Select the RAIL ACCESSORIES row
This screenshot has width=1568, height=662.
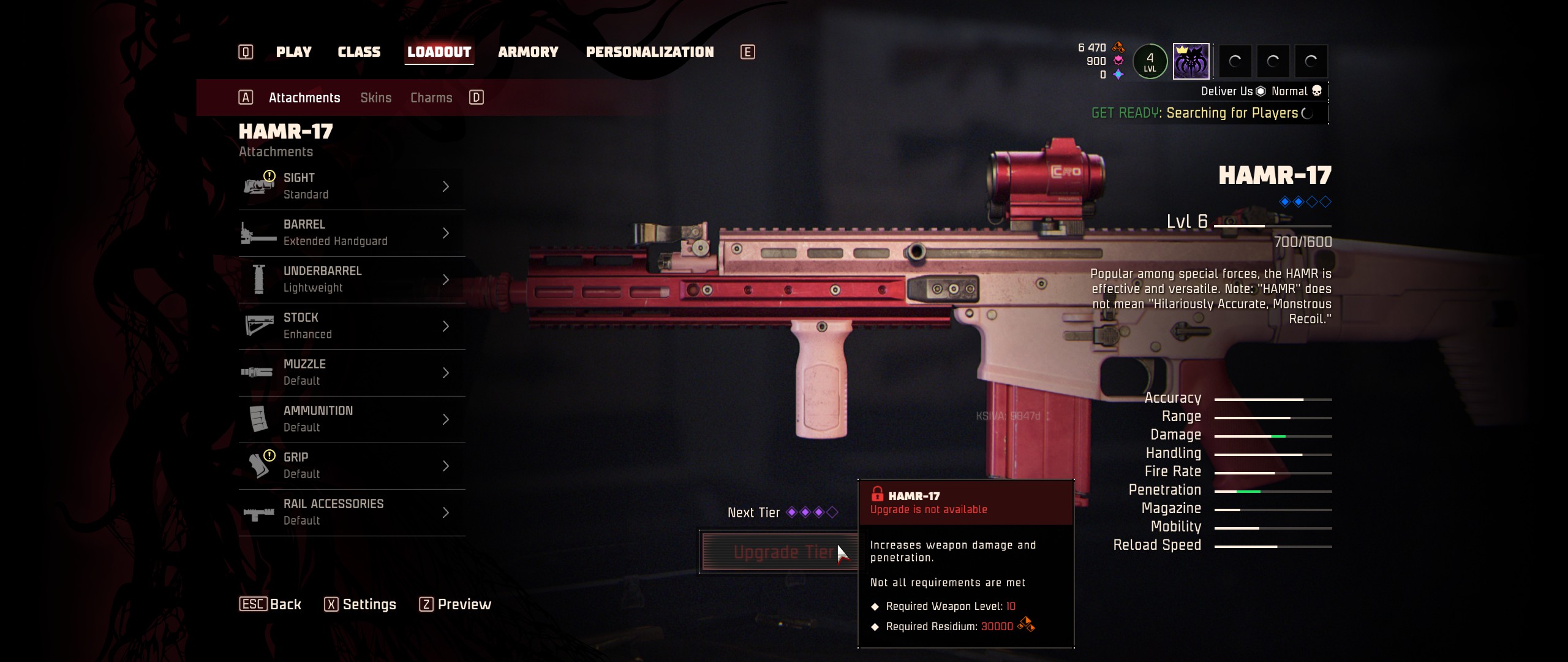coord(352,512)
